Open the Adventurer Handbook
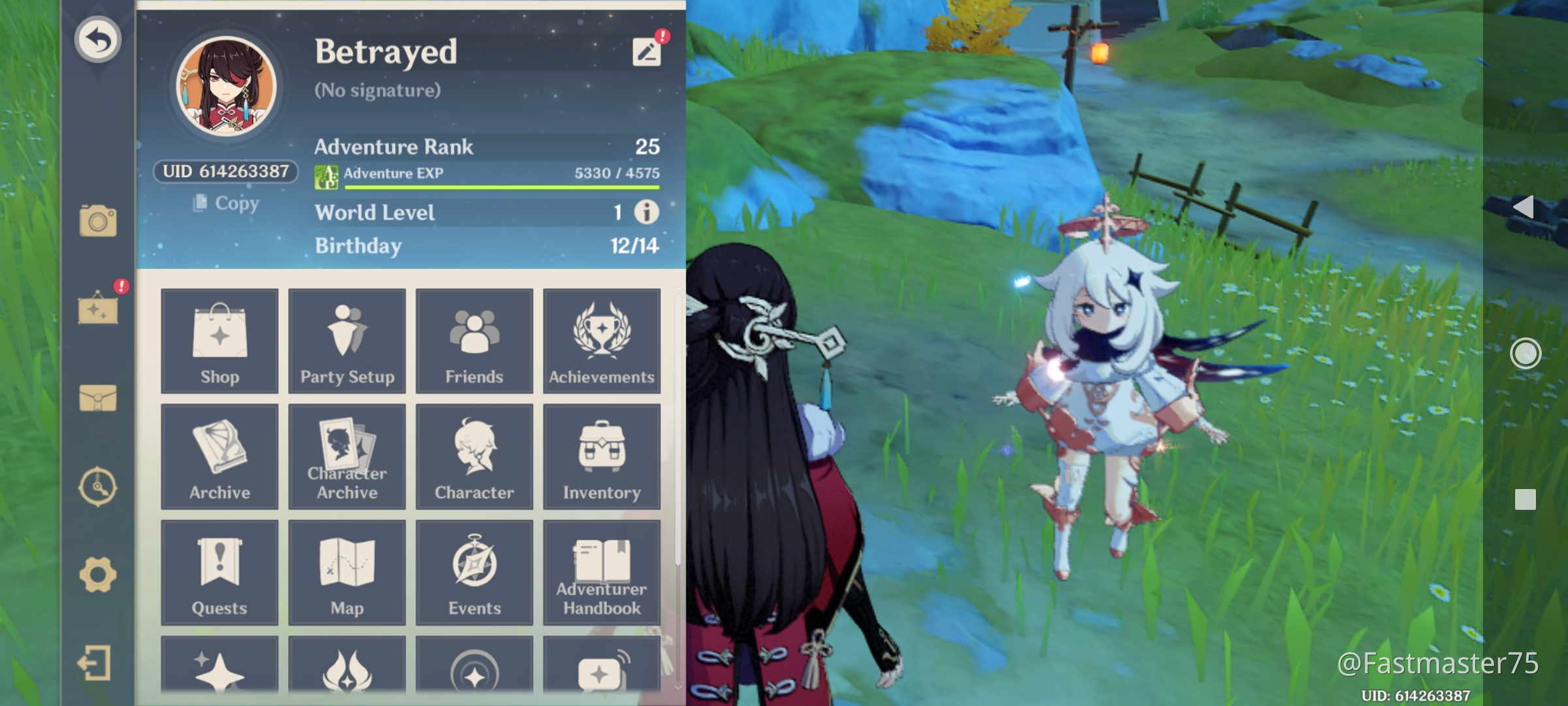This screenshot has height=706, width=1568. tap(602, 573)
